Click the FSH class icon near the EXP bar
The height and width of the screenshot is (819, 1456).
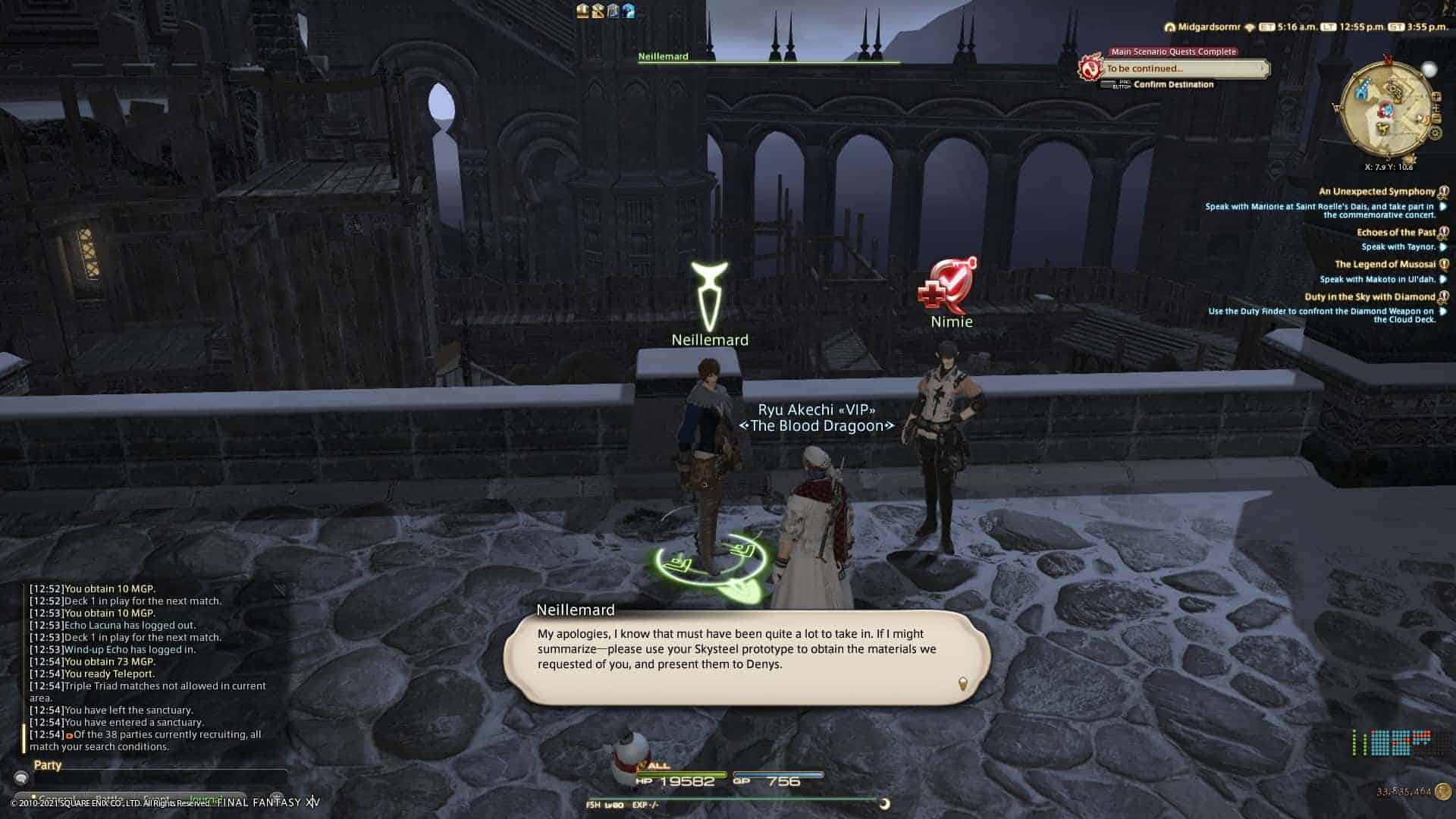(594, 805)
